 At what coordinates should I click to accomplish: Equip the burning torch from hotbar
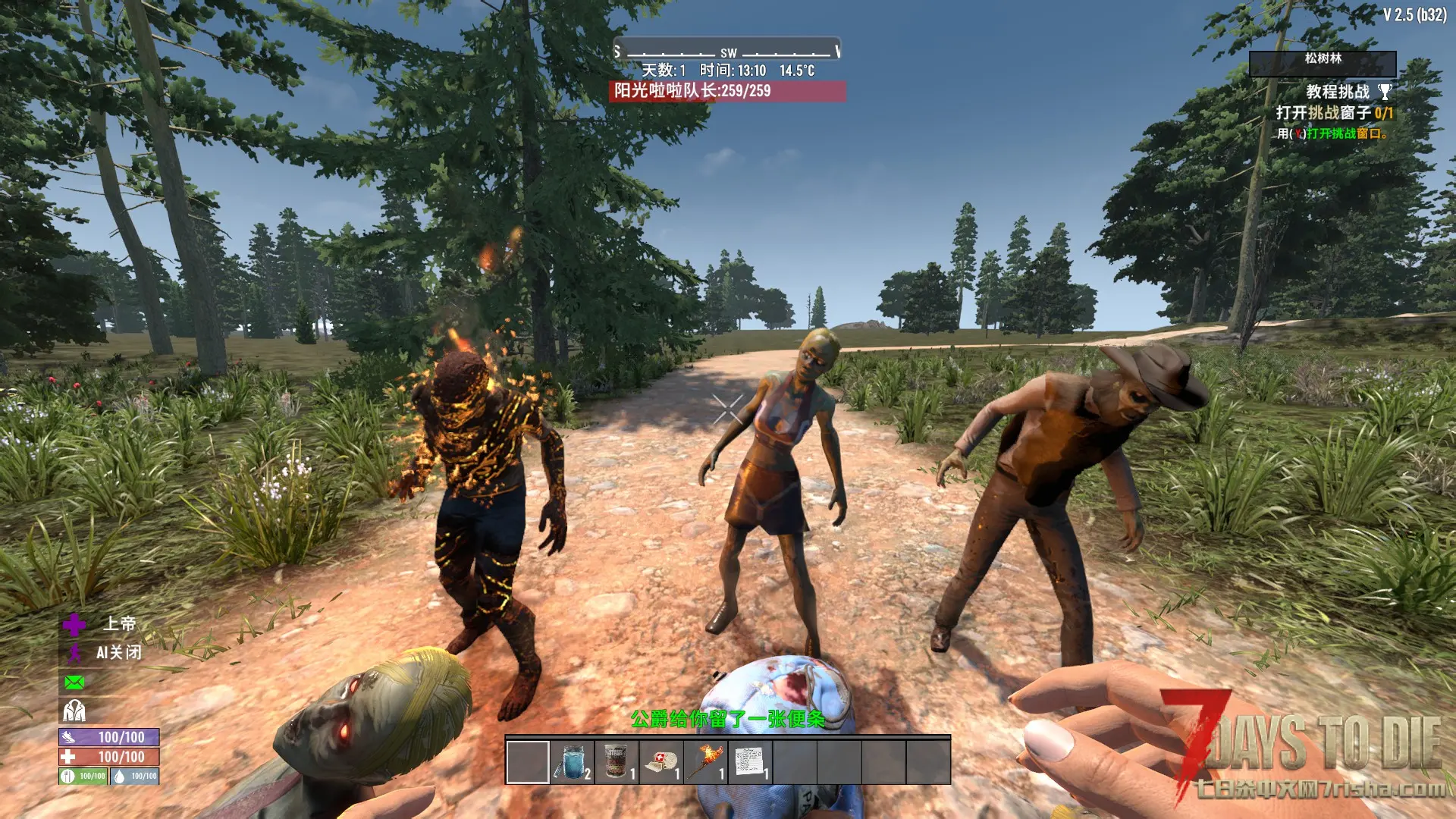[706, 761]
